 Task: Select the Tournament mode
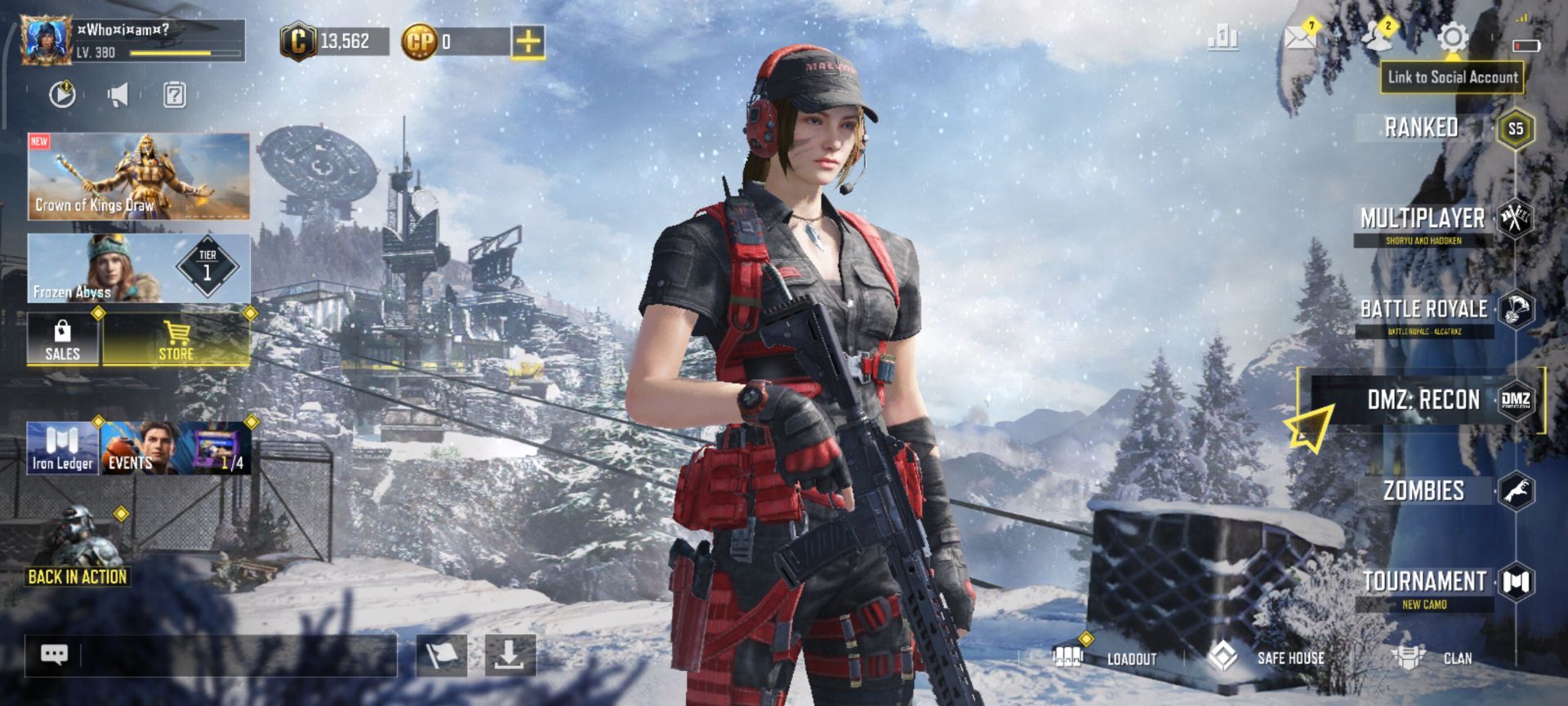1424,582
